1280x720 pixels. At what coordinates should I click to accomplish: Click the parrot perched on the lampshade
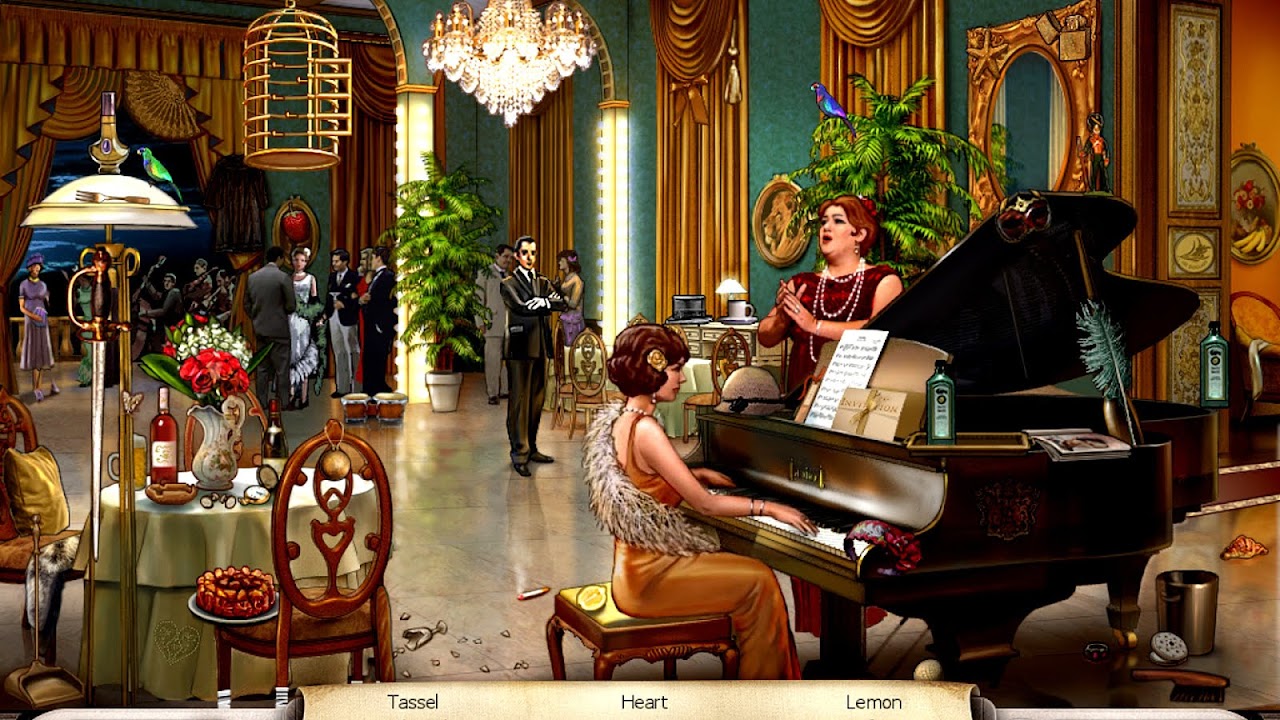pos(155,170)
